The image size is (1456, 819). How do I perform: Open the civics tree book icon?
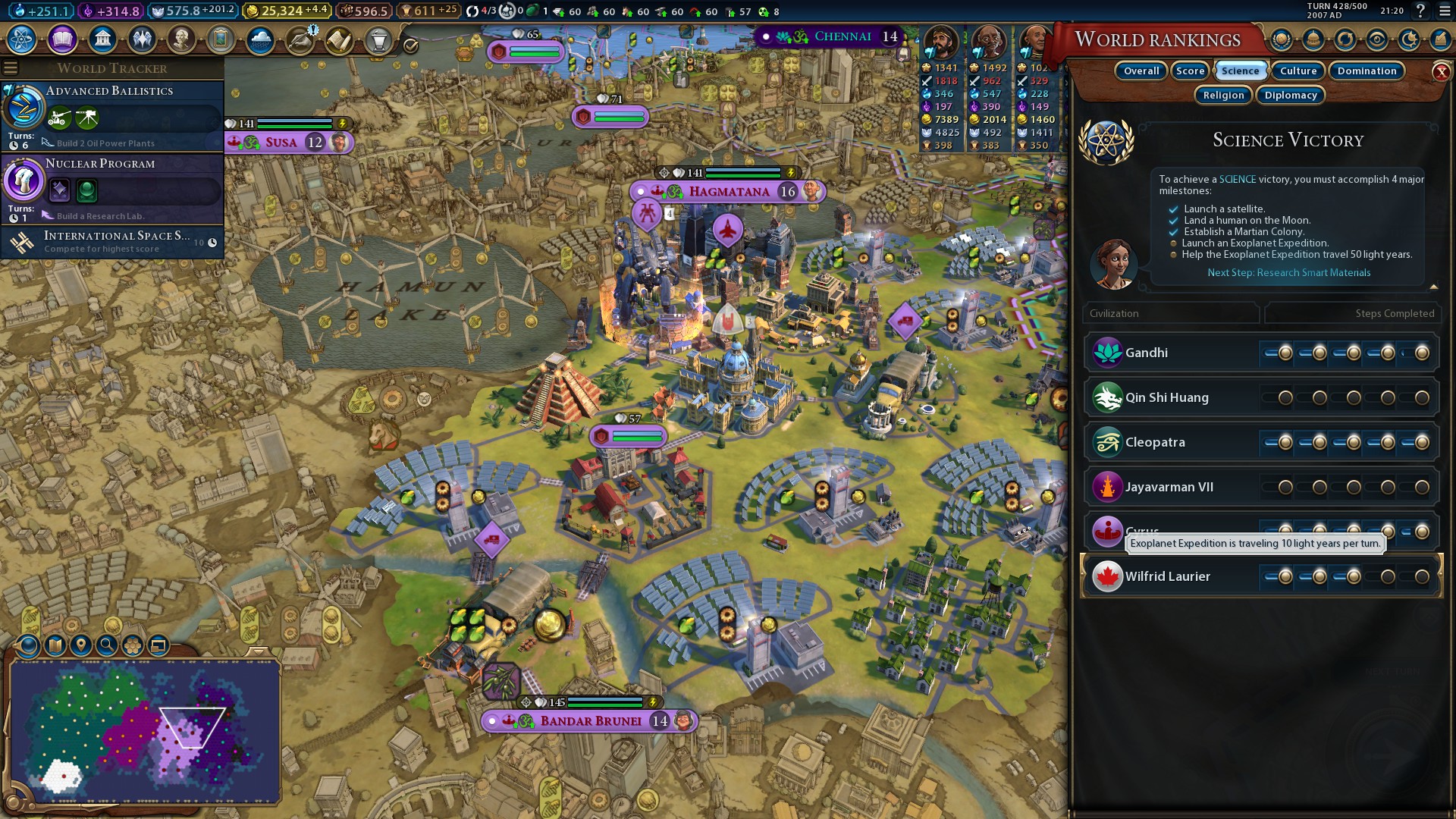pyautogui.click(x=62, y=39)
